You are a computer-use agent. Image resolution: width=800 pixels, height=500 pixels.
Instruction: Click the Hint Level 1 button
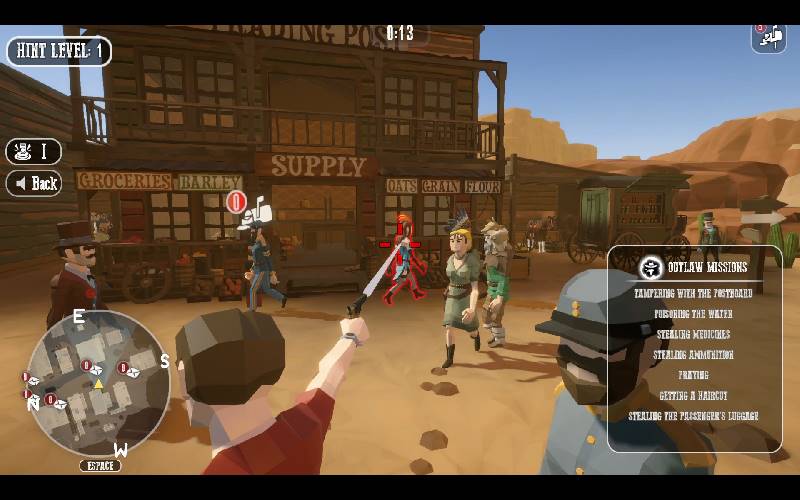coord(59,51)
